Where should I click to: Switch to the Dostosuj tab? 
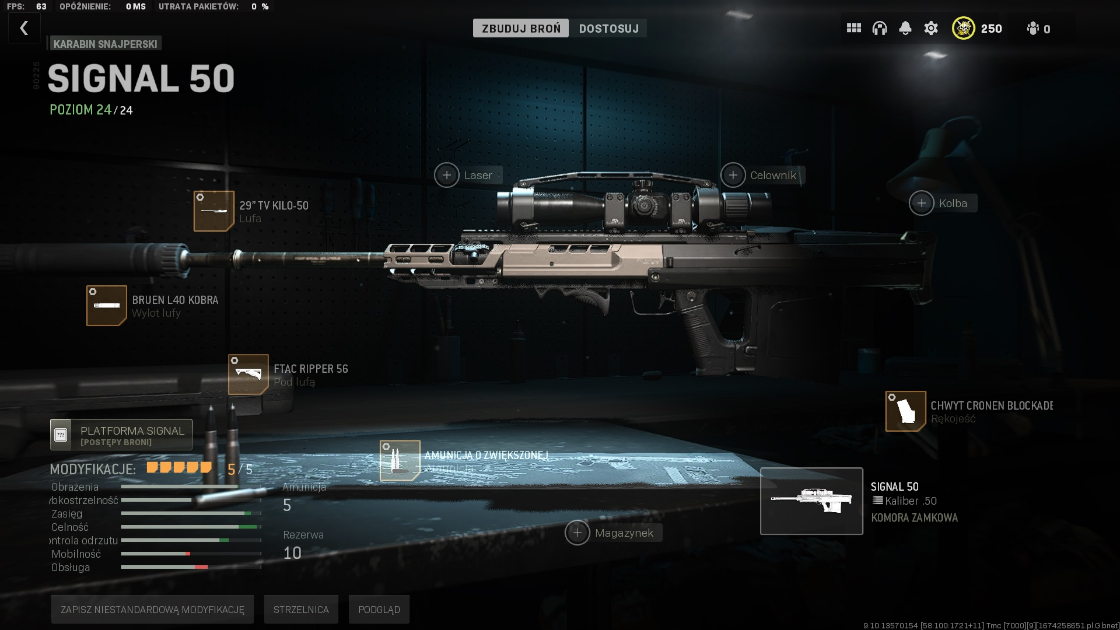point(608,28)
